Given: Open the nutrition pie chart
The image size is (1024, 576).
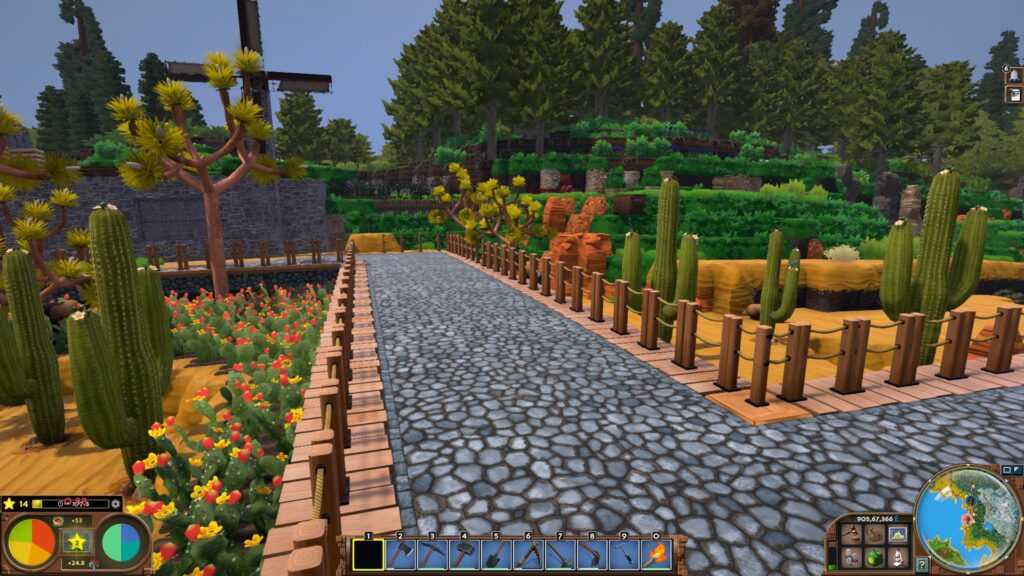Looking at the screenshot, I should (31, 542).
